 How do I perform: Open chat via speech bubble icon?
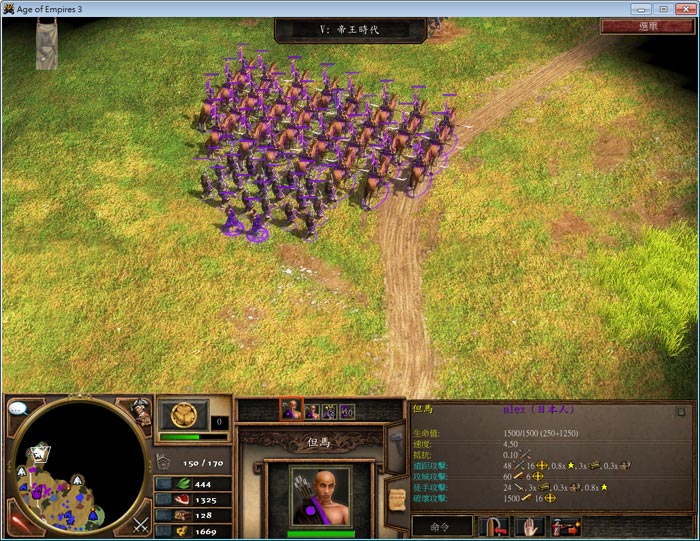18,408
